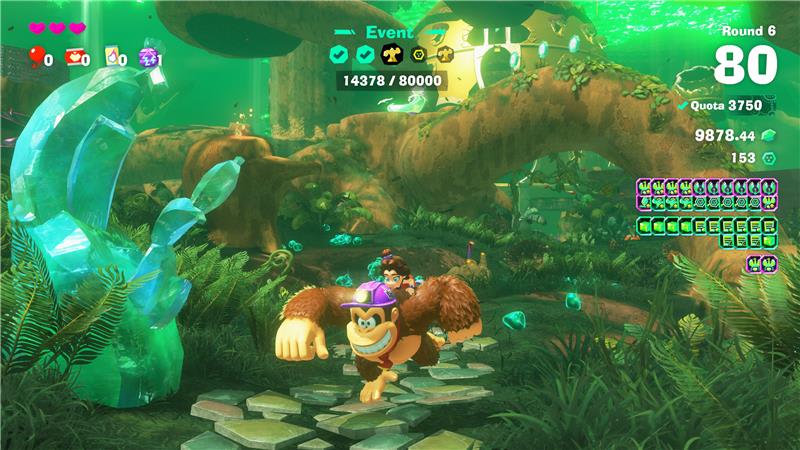Open the Event objective tracker title
Viewport: 800px width, 450px height.
tap(389, 32)
